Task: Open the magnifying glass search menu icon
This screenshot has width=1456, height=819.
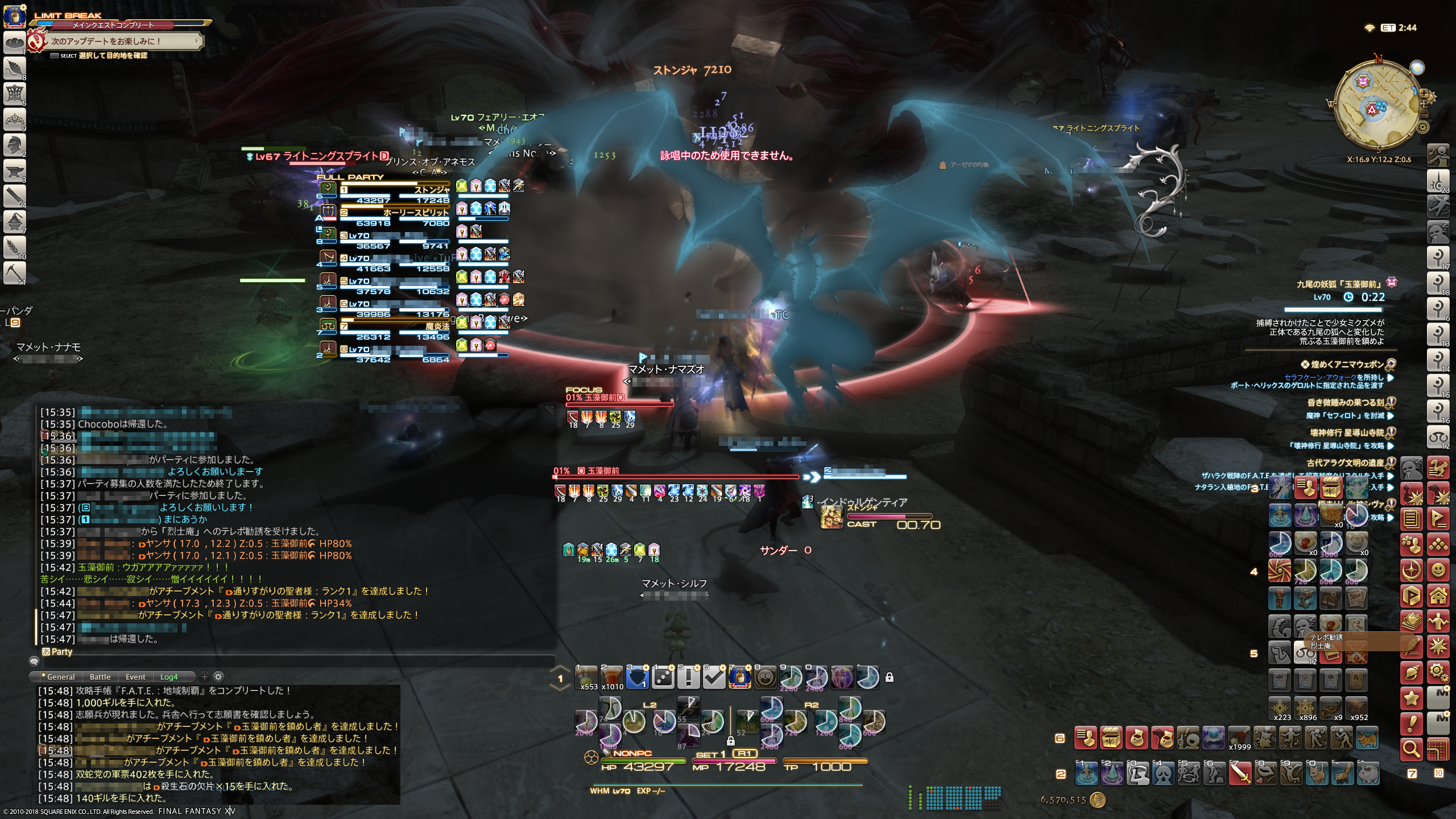Action: pos(1411,749)
